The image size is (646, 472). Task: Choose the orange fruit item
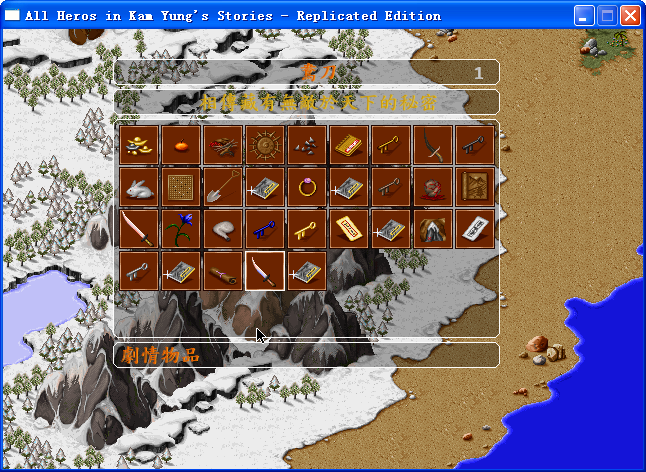[x=180, y=144]
